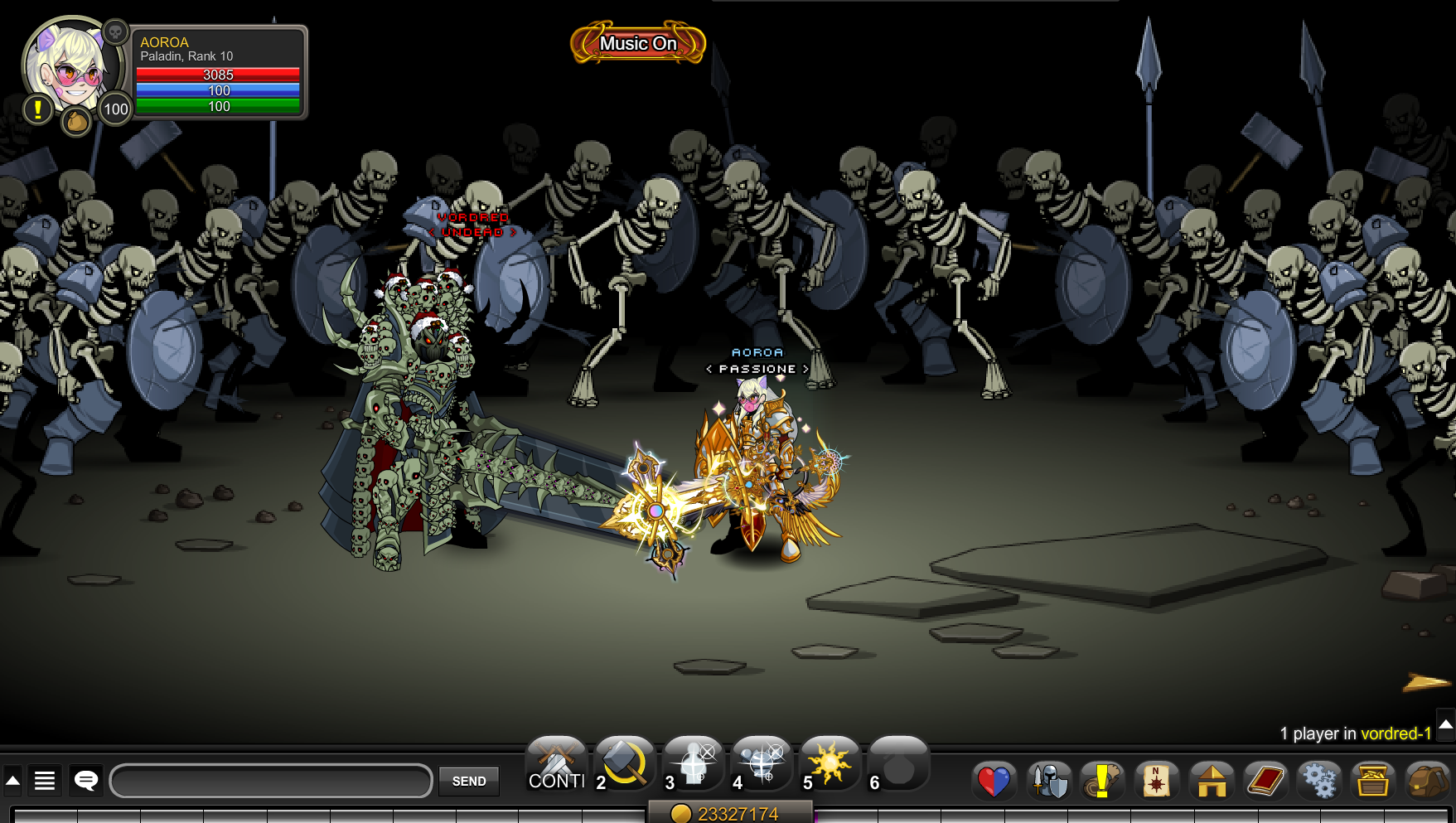Screen dimensions: 1456x823
Task: Trigger the skill in slot 4
Action: [762, 764]
